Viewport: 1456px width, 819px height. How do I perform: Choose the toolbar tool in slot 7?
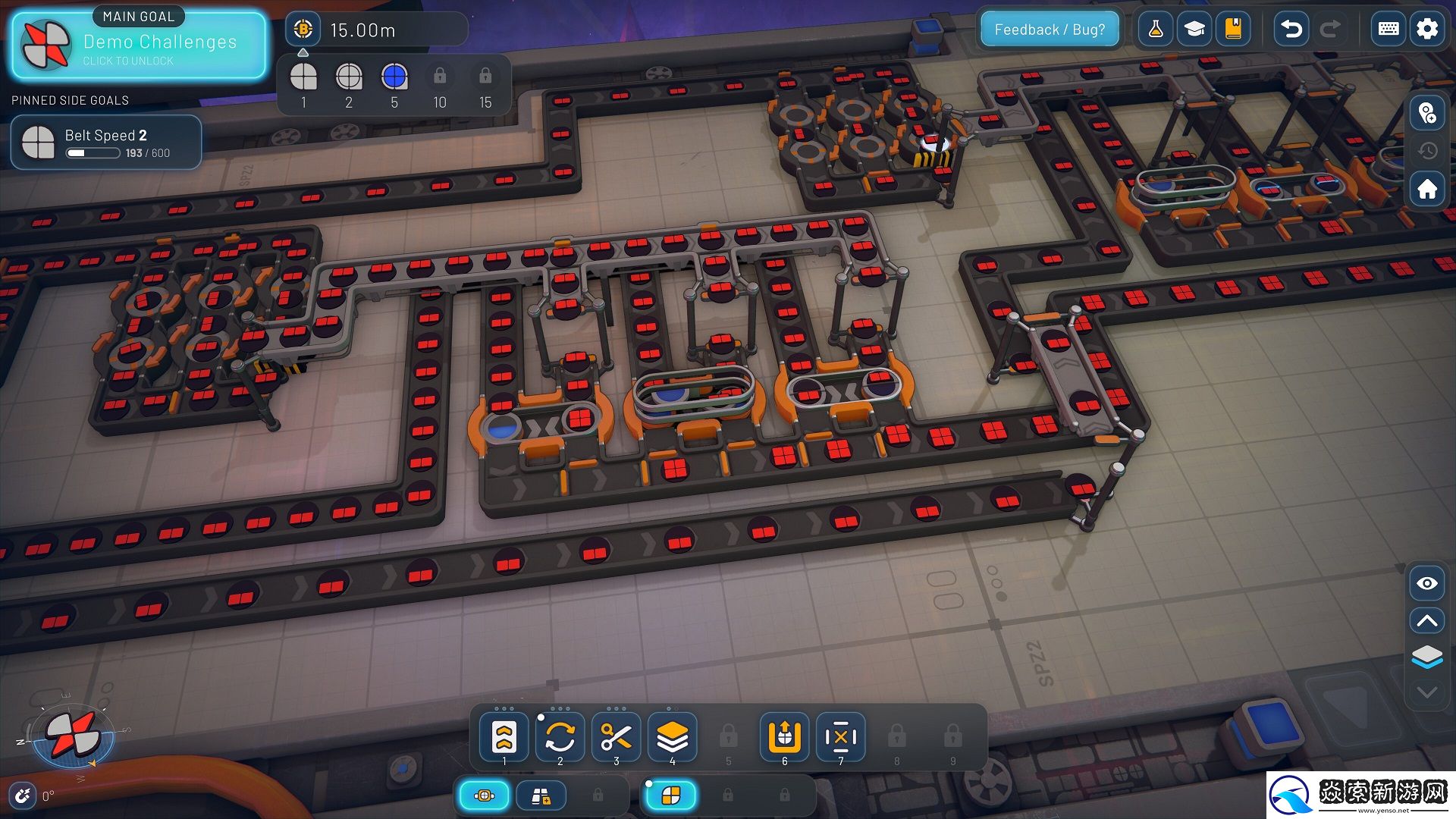coord(841,736)
